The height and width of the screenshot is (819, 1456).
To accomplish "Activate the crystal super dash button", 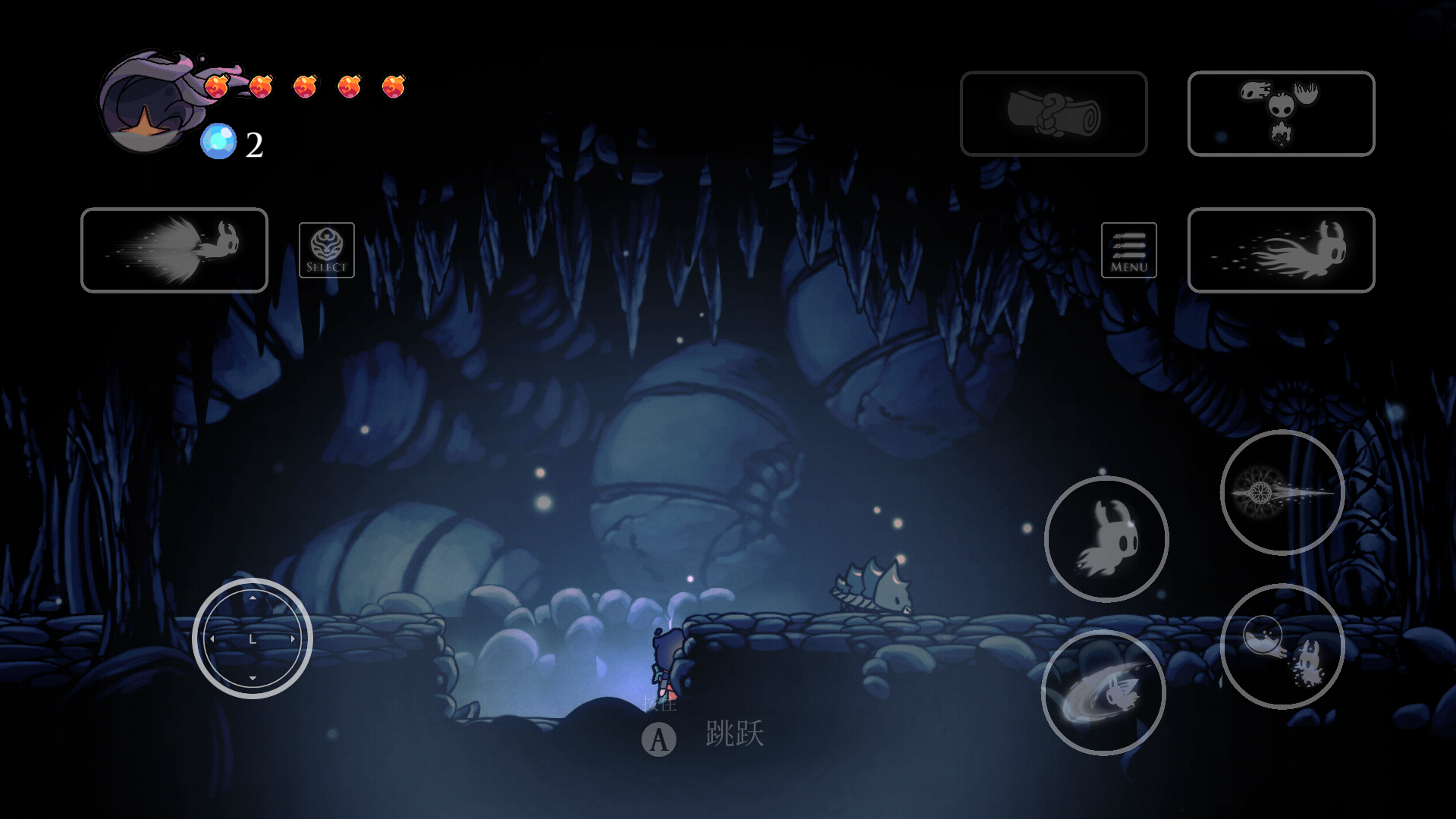I will click(x=174, y=250).
